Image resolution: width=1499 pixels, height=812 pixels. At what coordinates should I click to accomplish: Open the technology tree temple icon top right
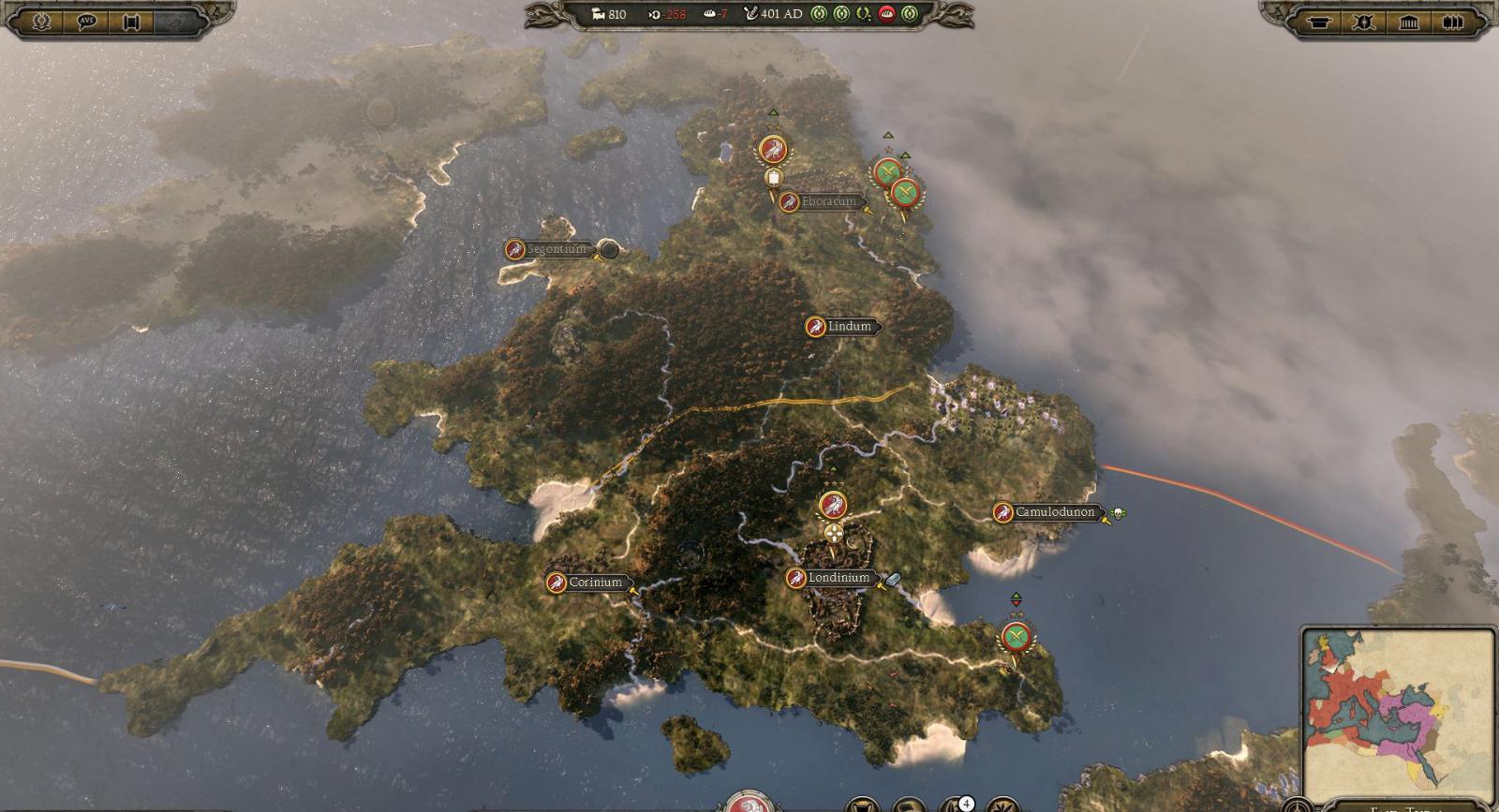1408,22
